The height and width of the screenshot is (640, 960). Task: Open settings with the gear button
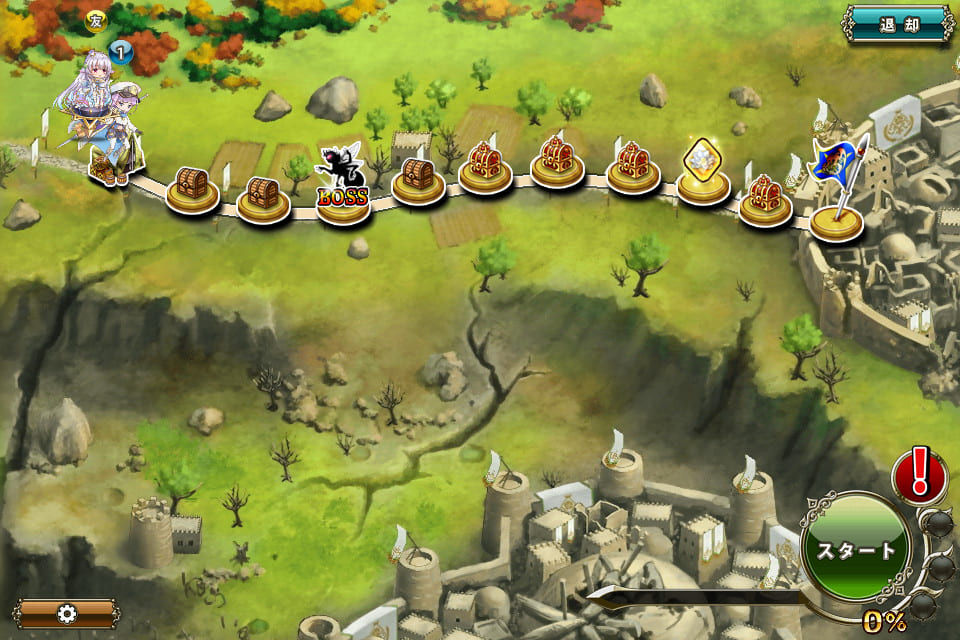67,613
